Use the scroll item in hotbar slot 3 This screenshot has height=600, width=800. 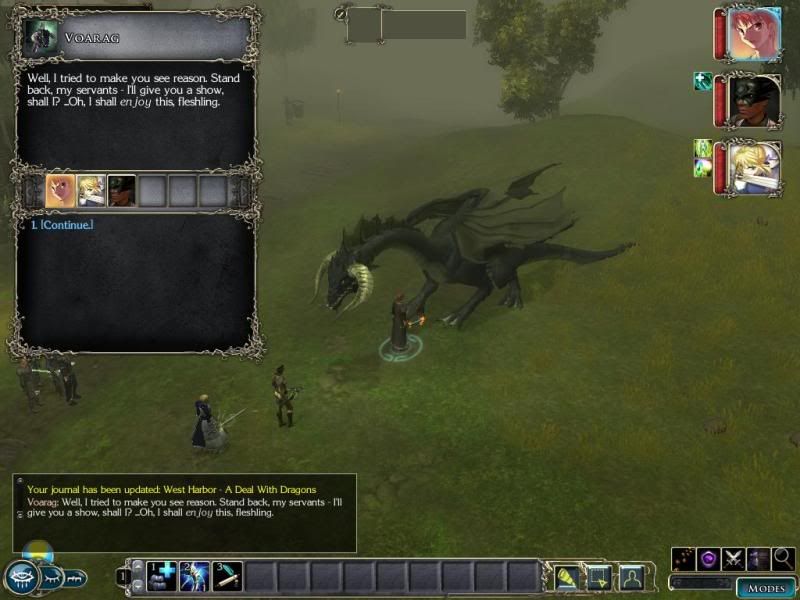coord(227,576)
